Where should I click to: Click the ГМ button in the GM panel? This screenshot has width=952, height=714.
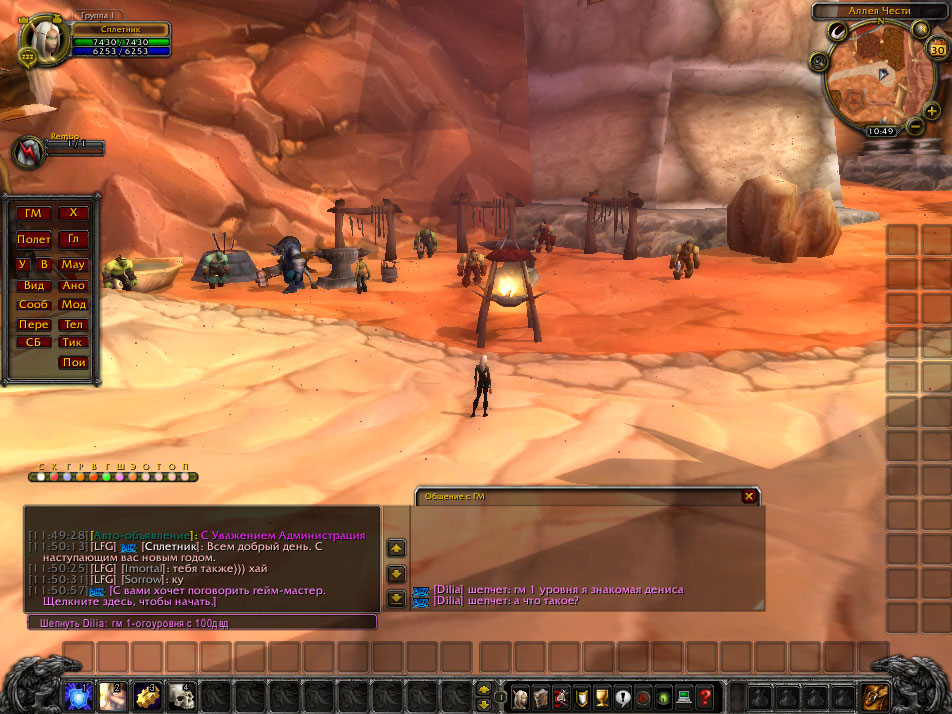(x=33, y=213)
